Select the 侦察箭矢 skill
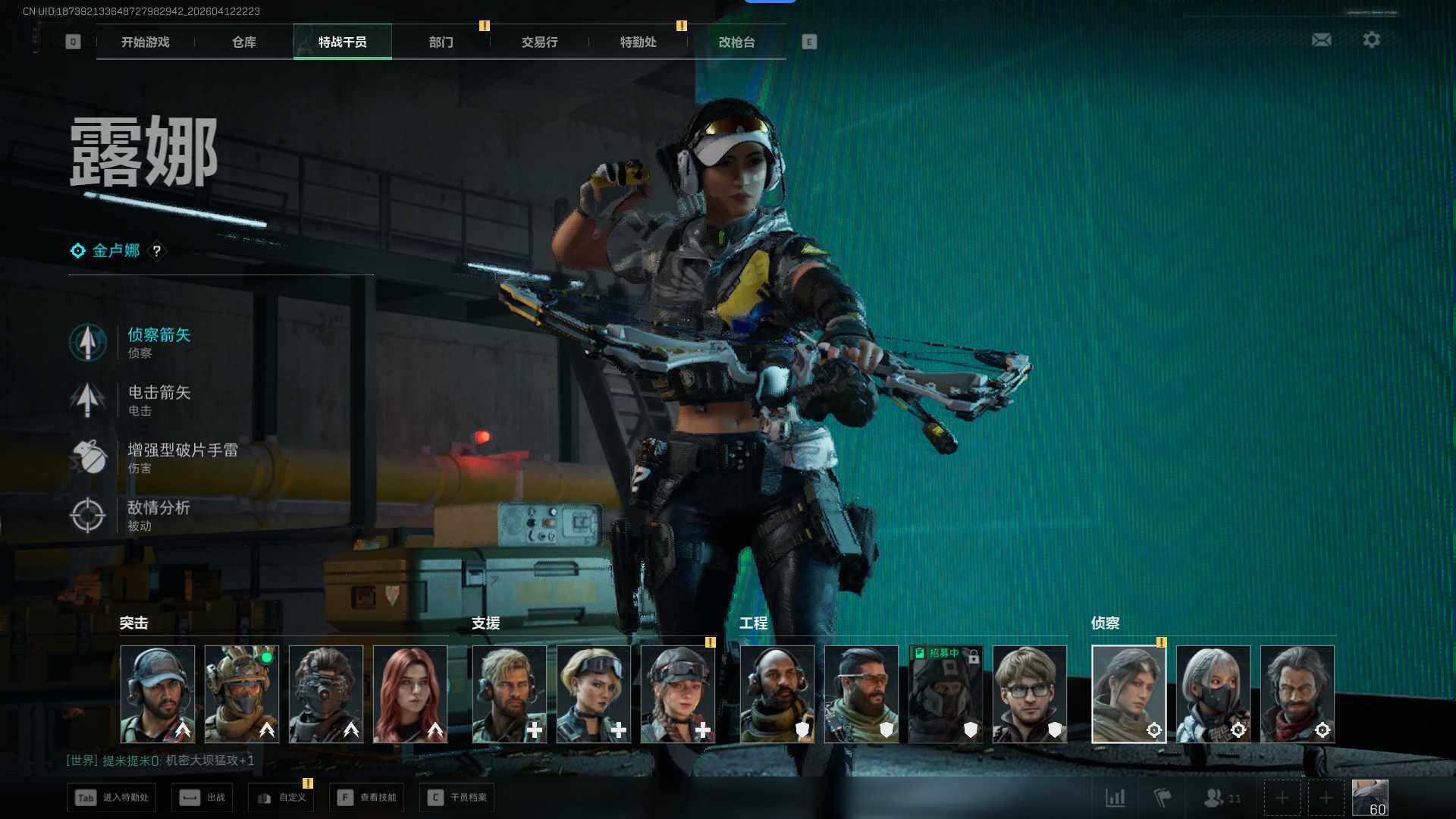1456x819 pixels. coord(158,342)
